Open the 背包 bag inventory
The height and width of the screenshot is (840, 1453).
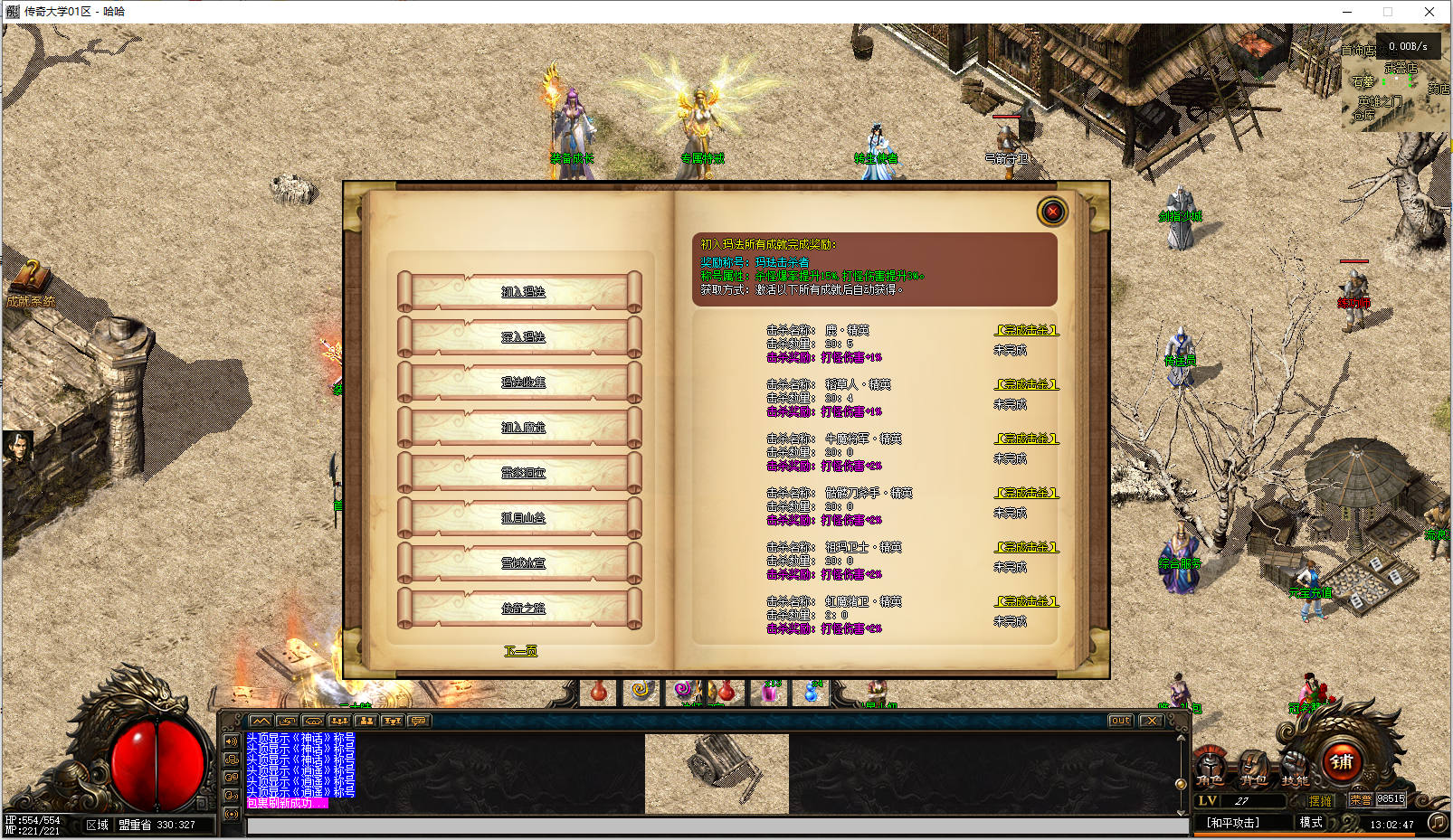(x=1253, y=769)
